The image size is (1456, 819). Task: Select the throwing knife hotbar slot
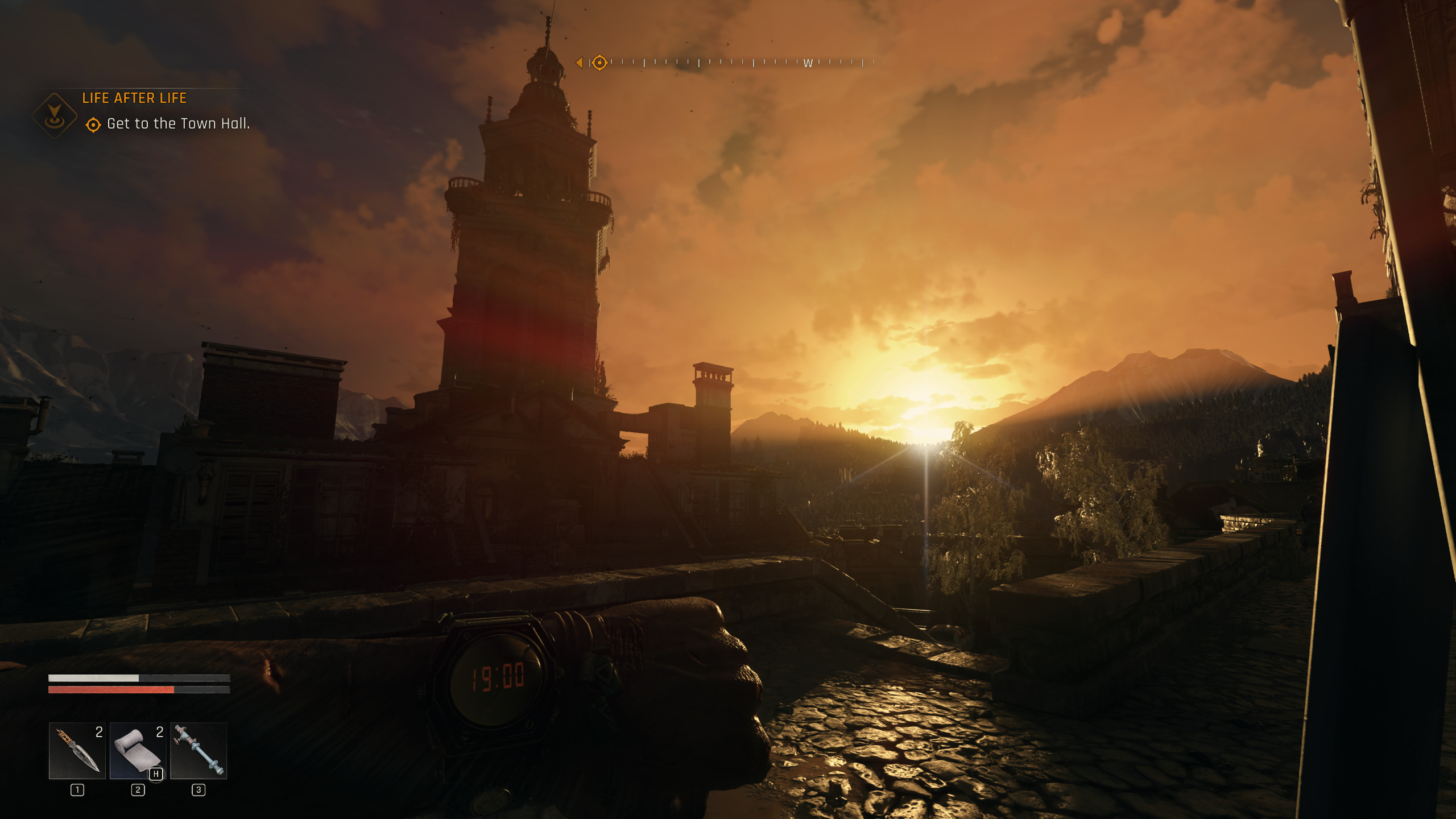(x=77, y=750)
